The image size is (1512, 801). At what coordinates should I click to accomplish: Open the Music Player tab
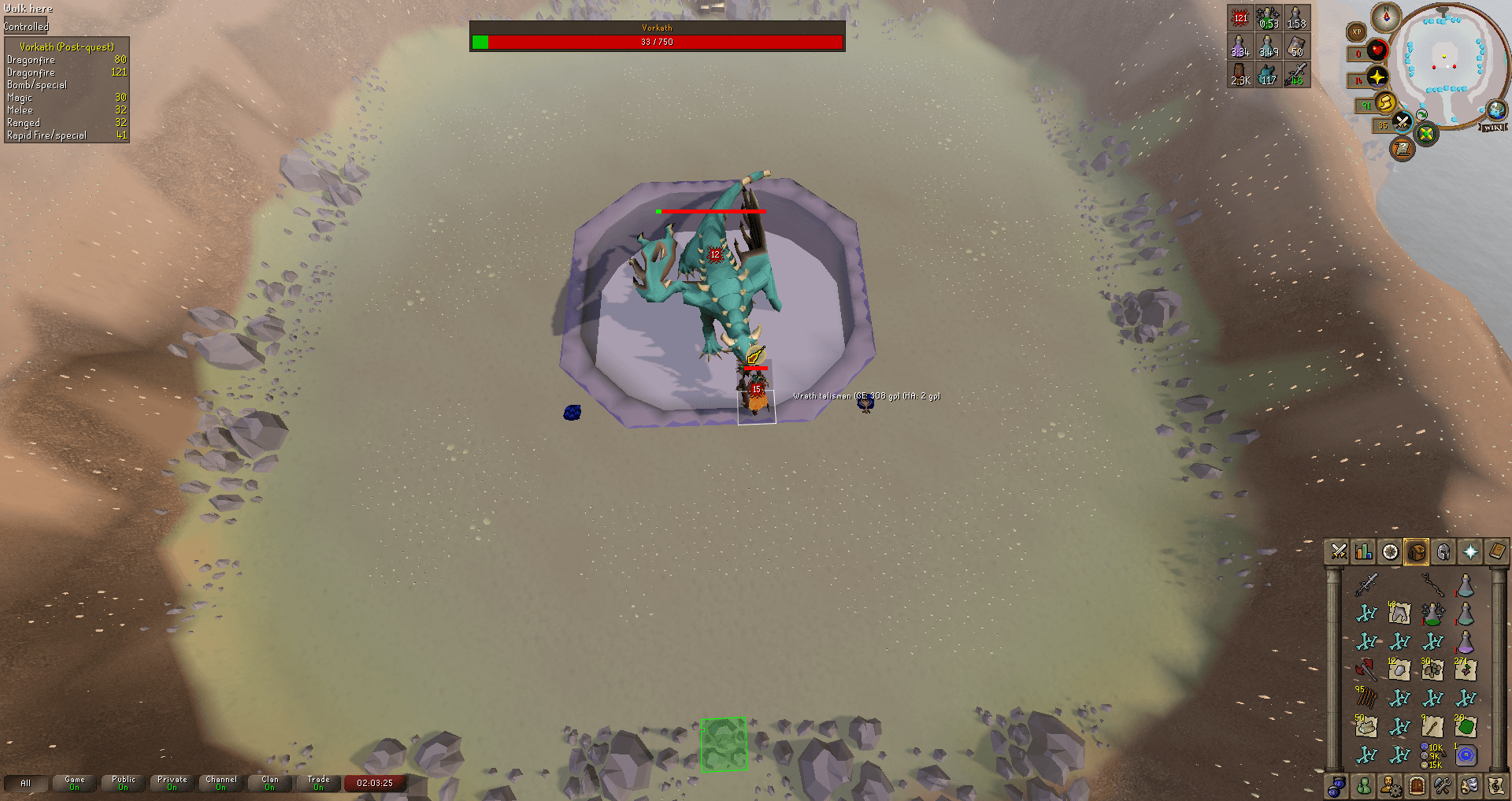1495,785
